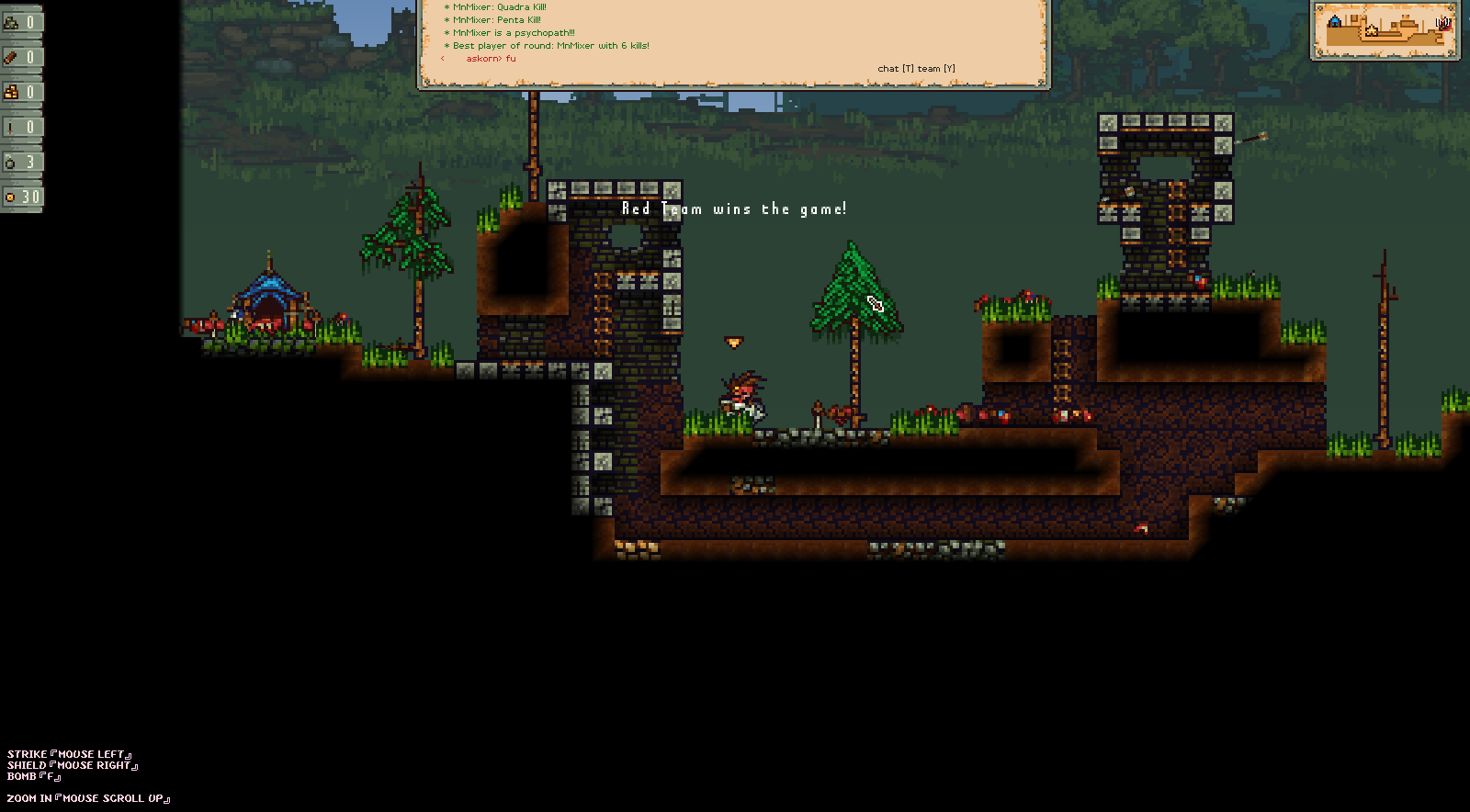Select the bomb inventory slot

(21, 163)
